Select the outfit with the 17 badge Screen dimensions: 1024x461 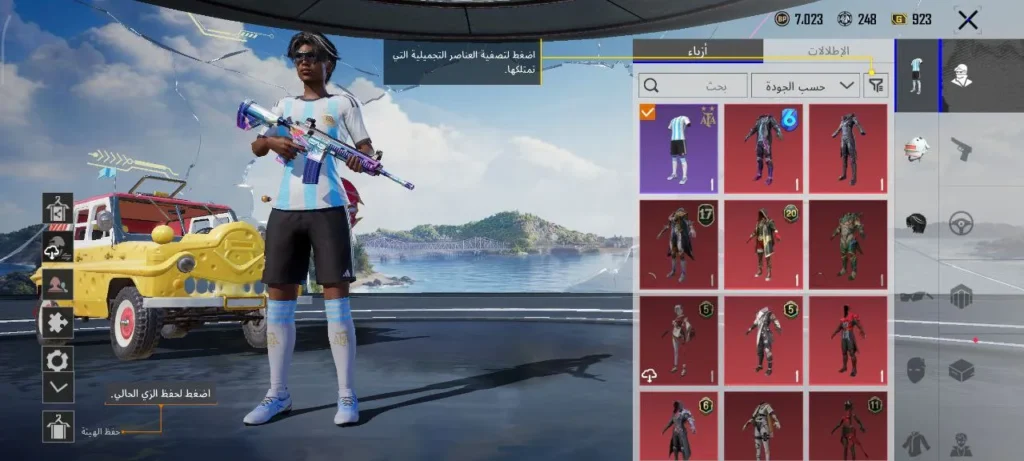679,244
